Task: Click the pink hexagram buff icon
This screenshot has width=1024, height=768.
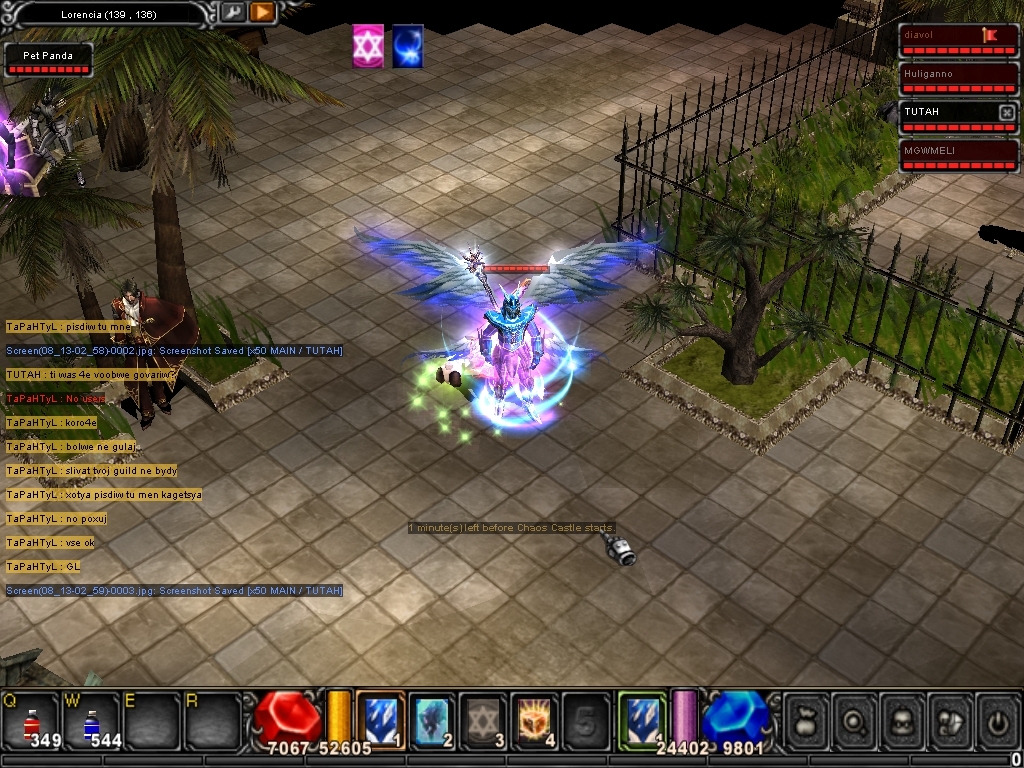Action: tap(368, 47)
